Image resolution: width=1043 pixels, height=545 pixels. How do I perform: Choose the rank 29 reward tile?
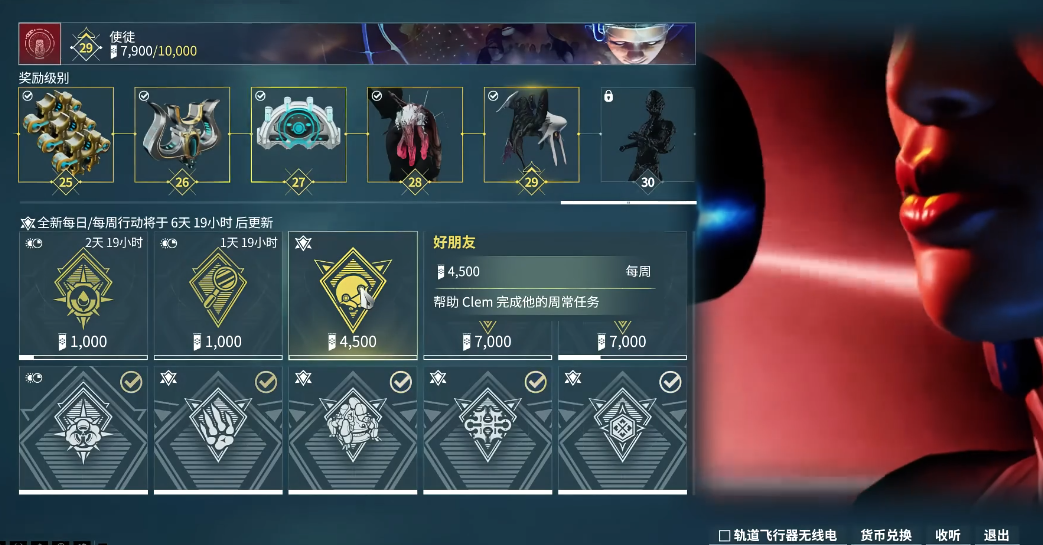(531, 134)
